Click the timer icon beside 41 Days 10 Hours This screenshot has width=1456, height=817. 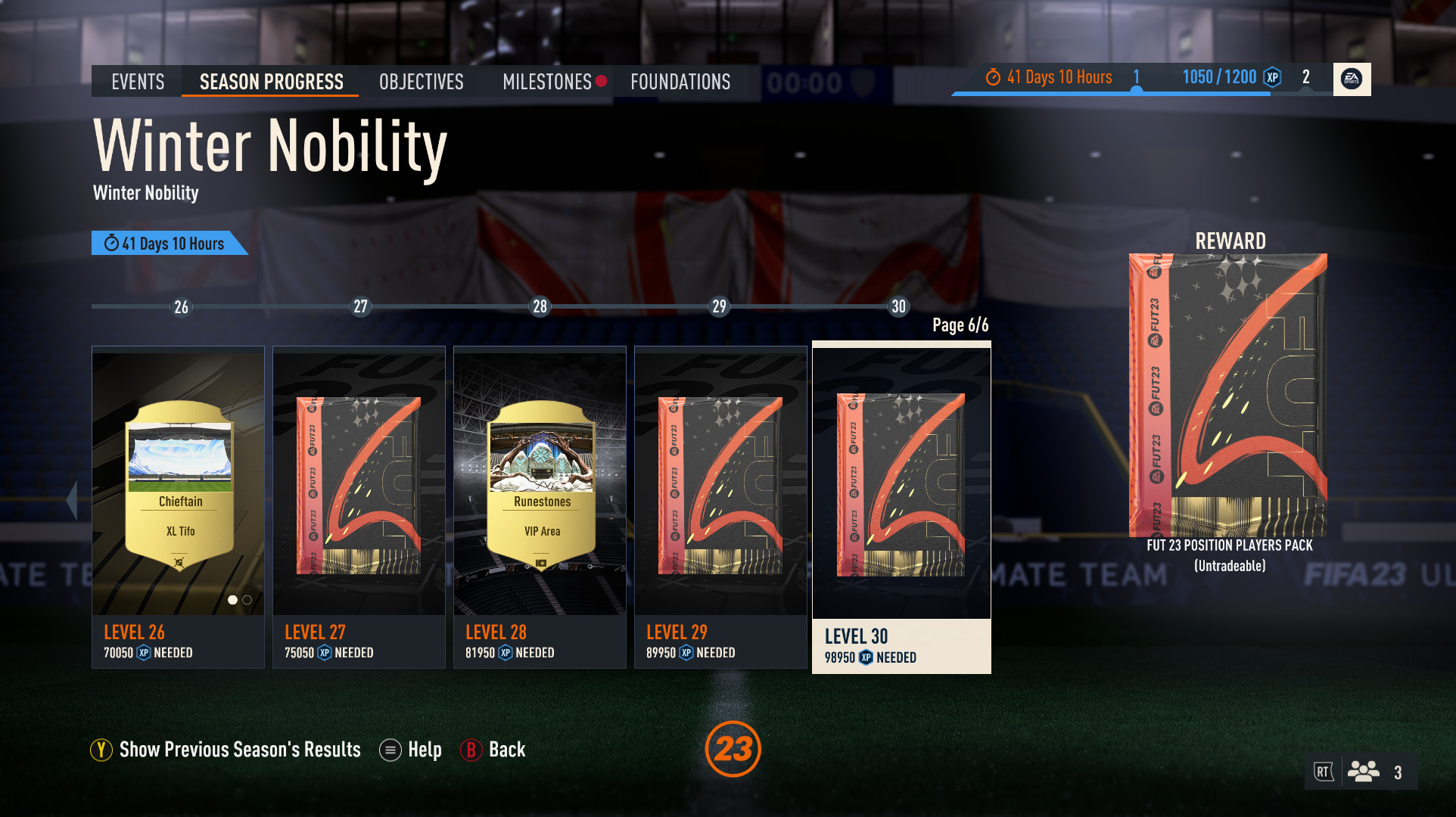point(994,76)
